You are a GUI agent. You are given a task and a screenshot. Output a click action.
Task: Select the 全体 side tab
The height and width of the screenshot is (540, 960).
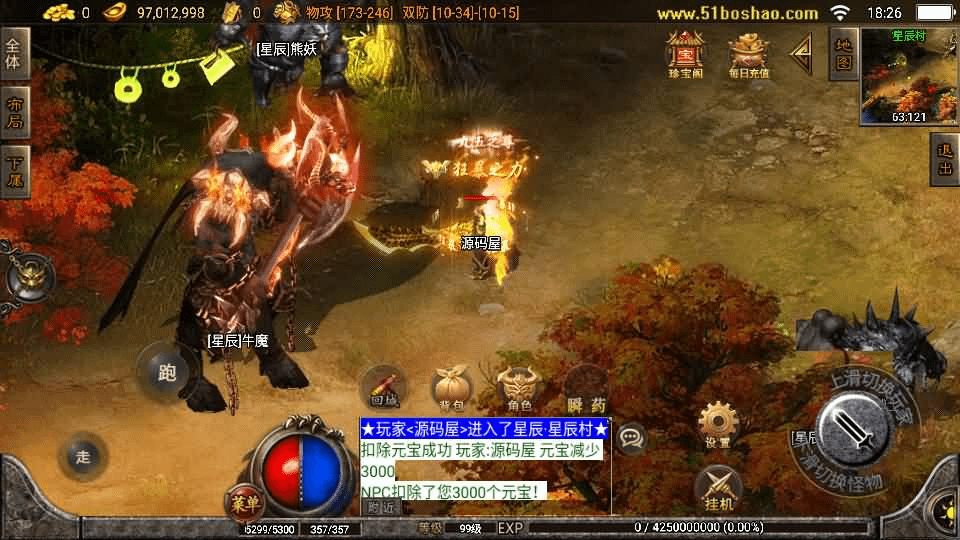(x=15, y=53)
